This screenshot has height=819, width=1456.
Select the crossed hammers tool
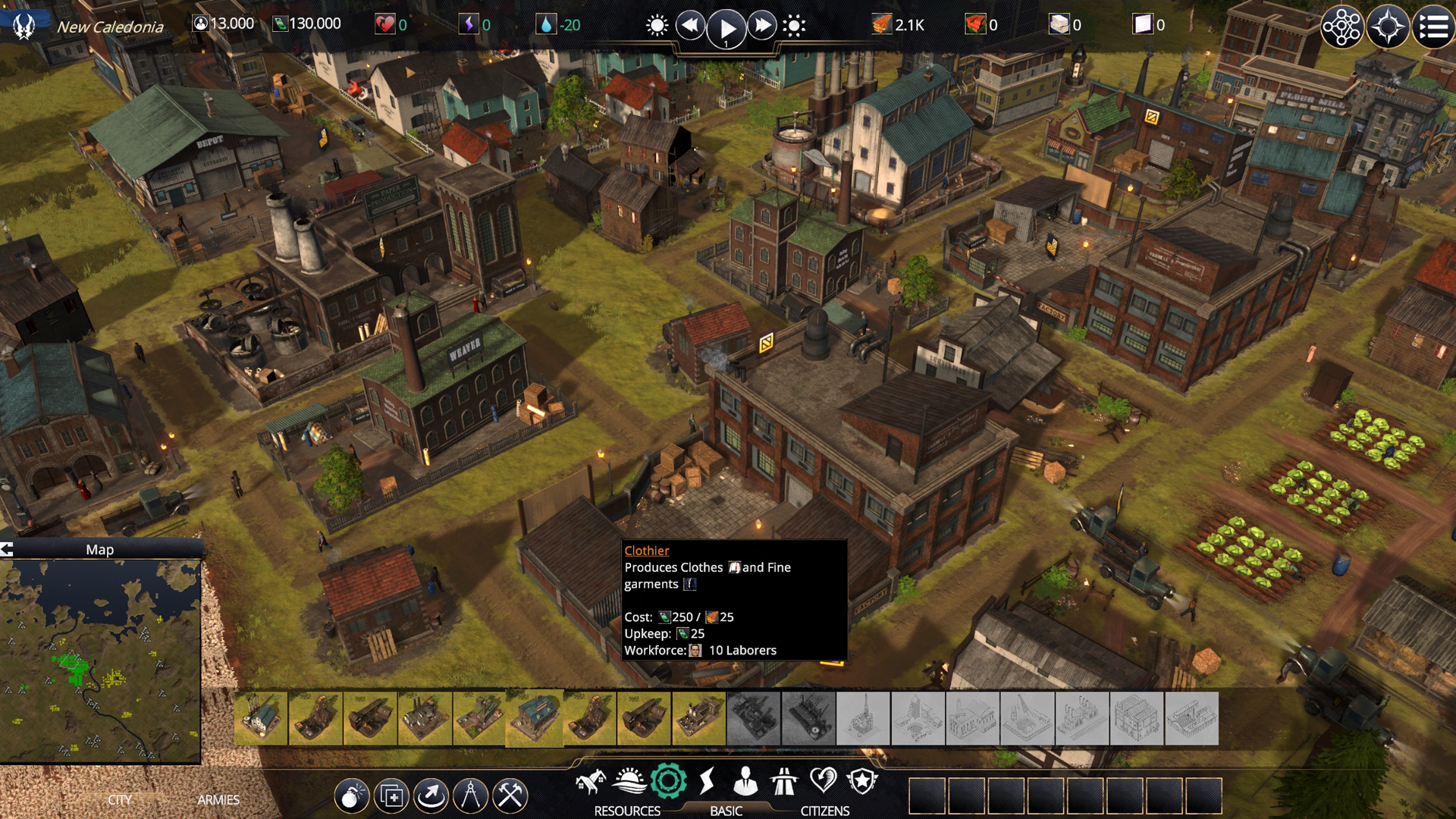pyautogui.click(x=510, y=795)
